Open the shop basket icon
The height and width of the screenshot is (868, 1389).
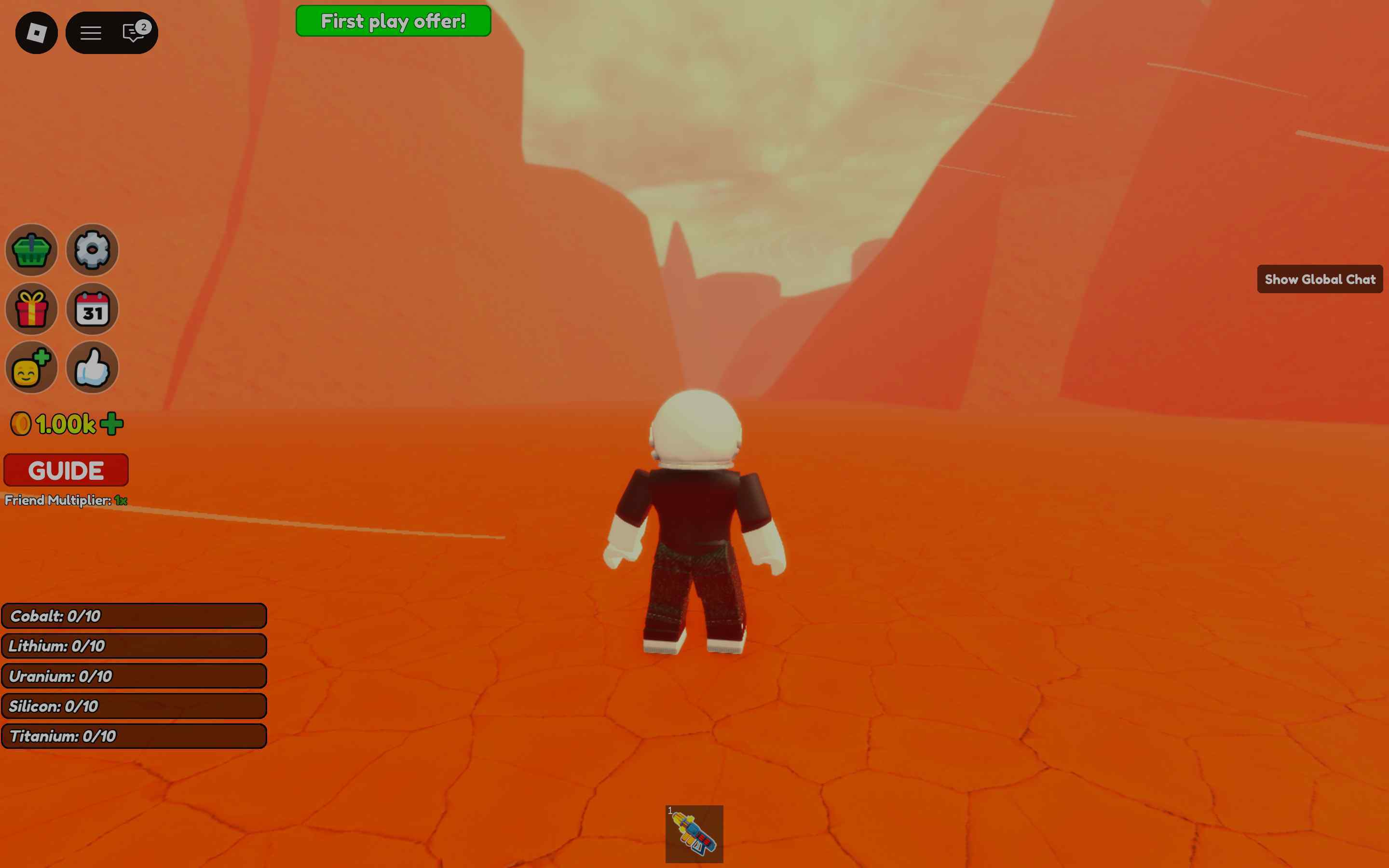click(x=31, y=250)
